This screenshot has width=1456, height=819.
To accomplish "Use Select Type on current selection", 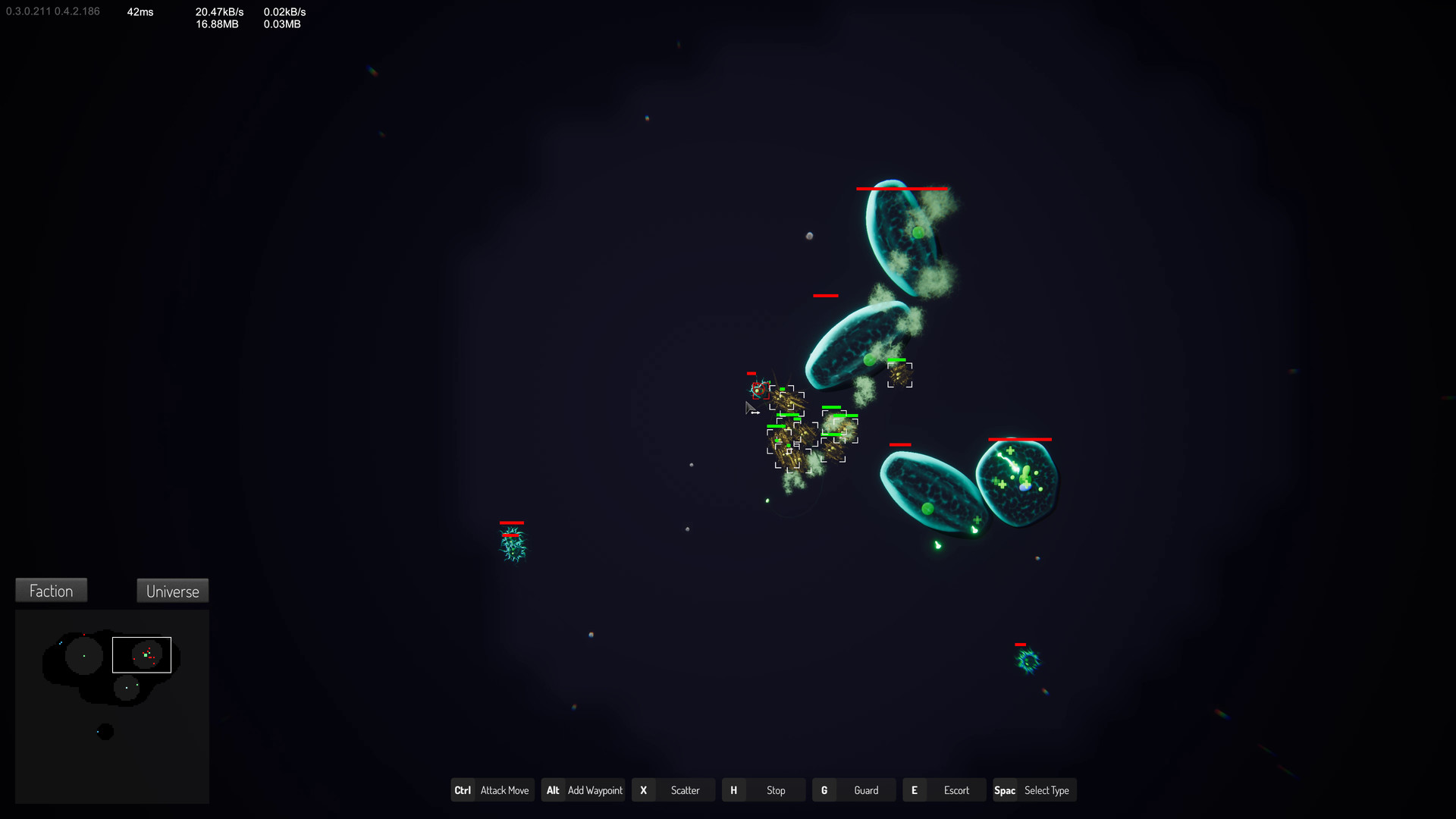I will (x=1034, y=789).
